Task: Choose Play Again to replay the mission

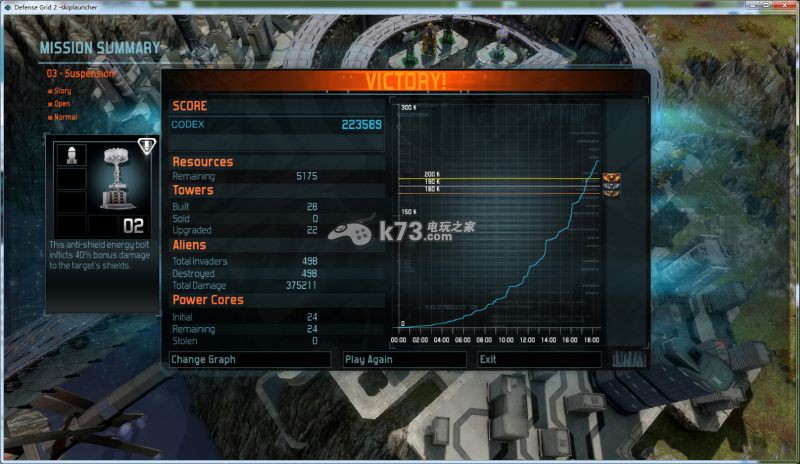Action: tap(404, 359)
